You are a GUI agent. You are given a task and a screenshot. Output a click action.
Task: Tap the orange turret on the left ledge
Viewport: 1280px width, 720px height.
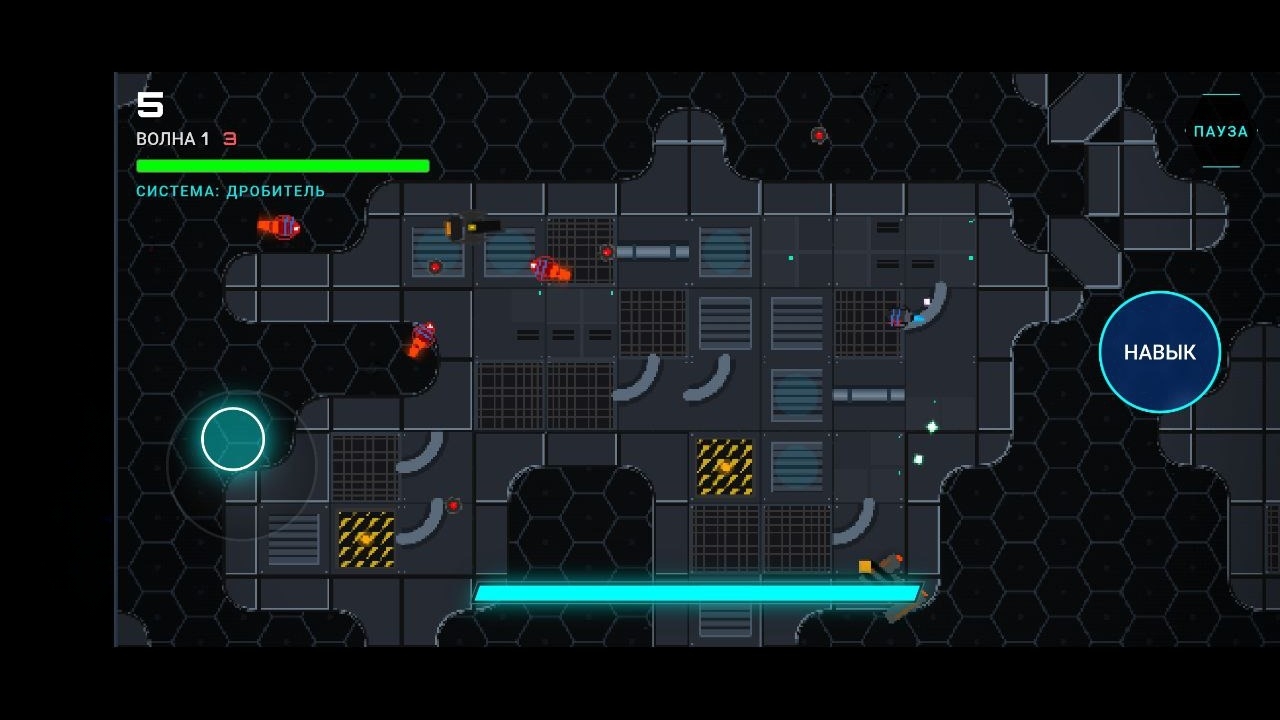[420, 341]
